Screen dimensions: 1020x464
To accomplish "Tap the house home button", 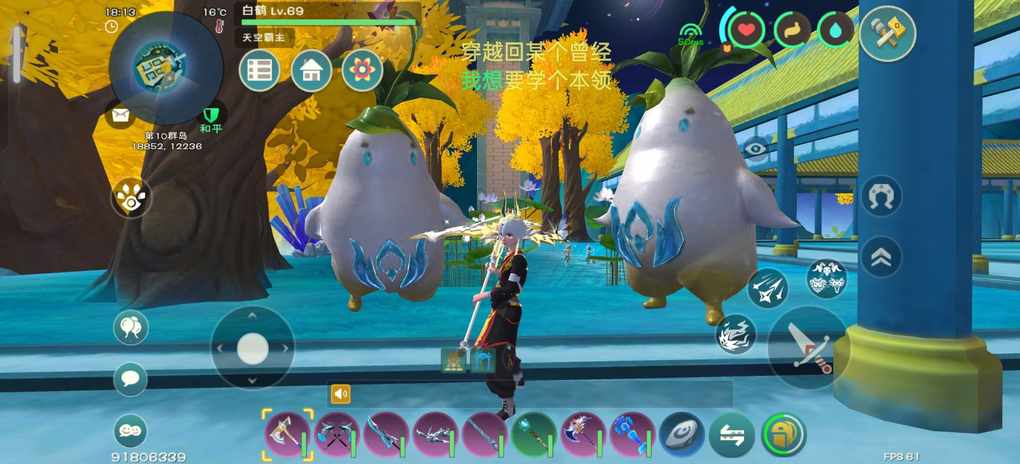I will (x=311, y=70).
